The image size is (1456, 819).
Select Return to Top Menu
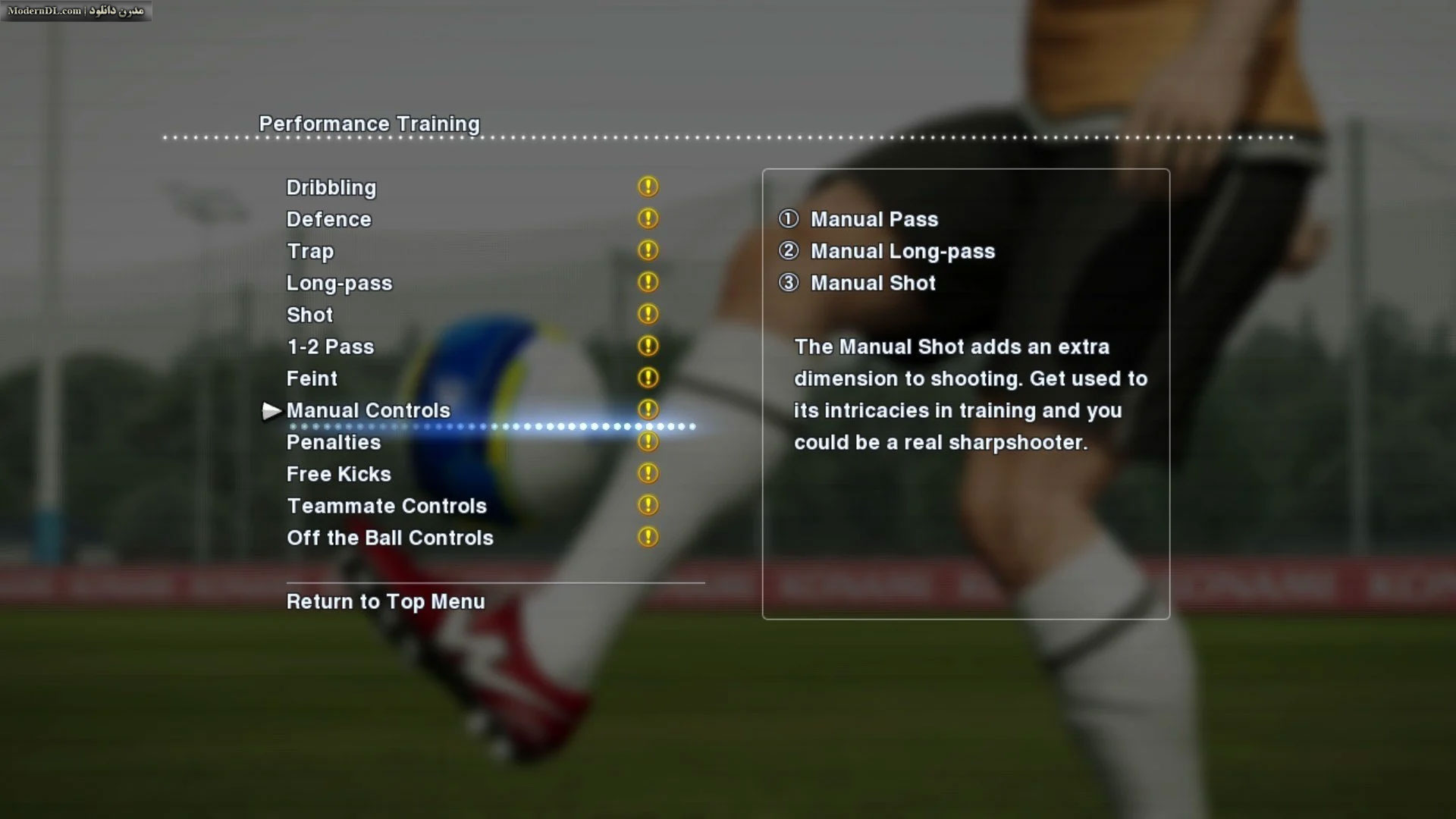[x=384, y=601]
